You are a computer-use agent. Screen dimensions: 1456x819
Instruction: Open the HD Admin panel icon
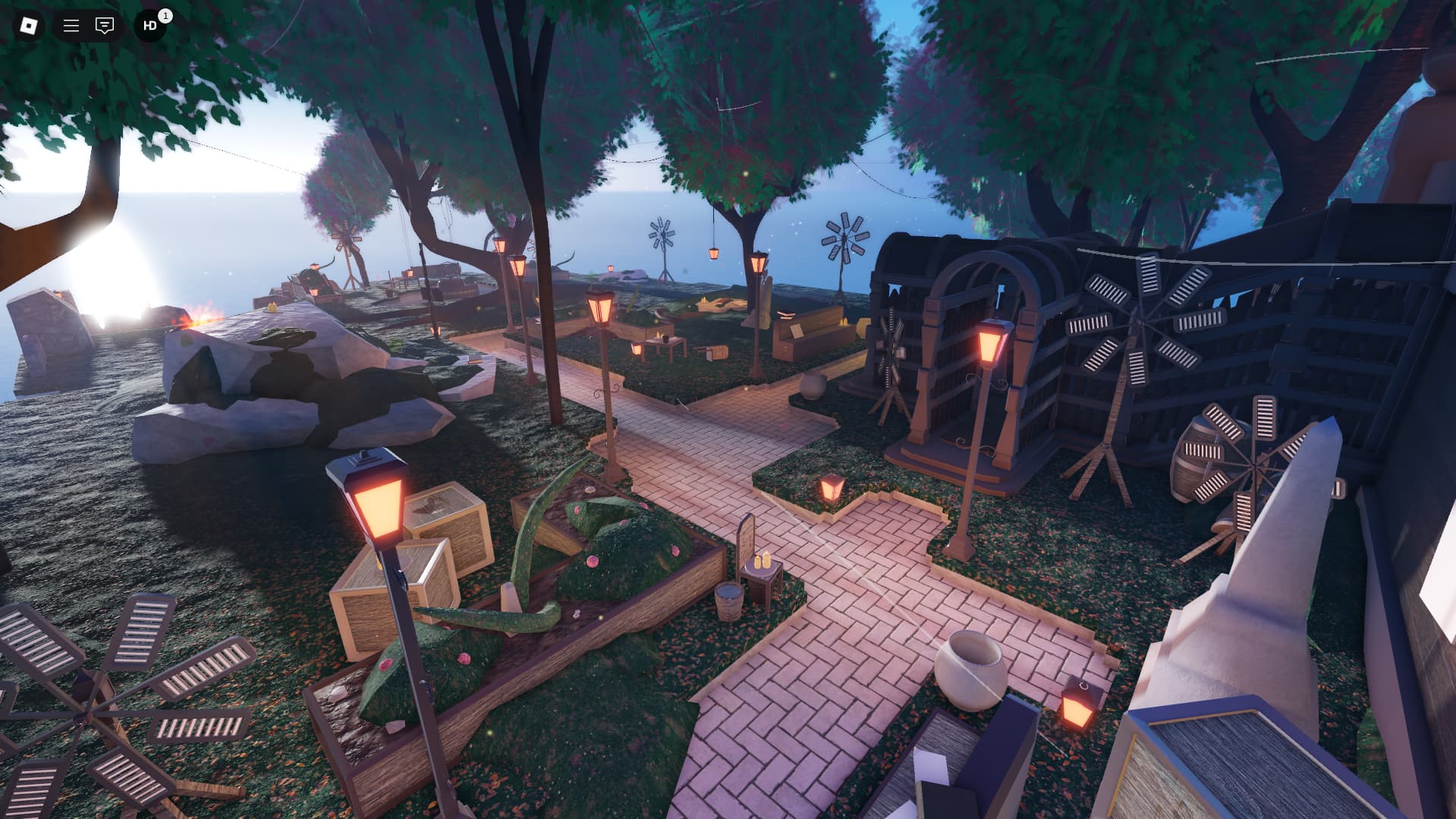(150, 26)
